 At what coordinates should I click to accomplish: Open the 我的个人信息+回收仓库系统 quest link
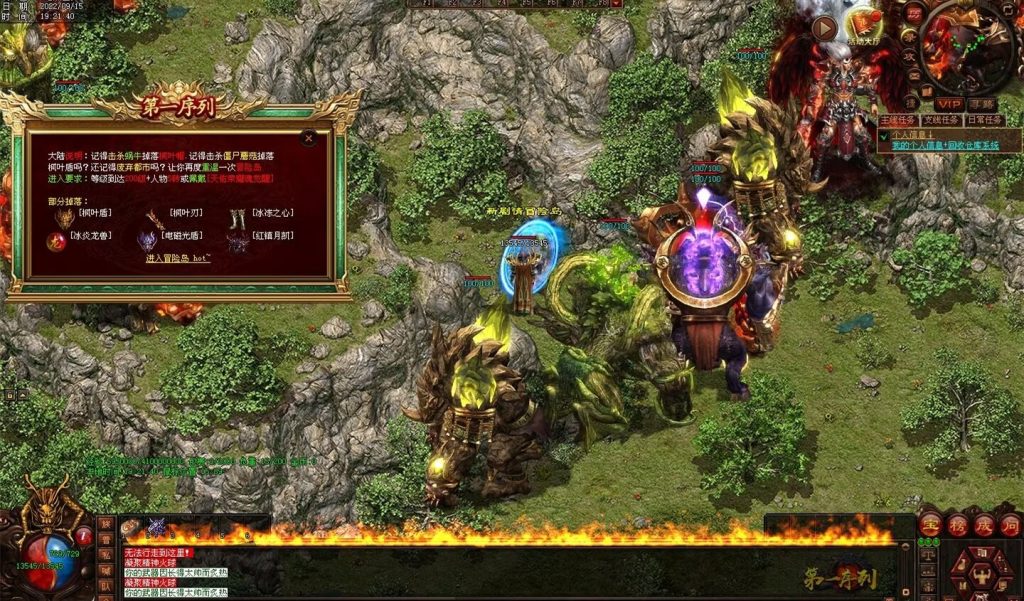[945, 146]
